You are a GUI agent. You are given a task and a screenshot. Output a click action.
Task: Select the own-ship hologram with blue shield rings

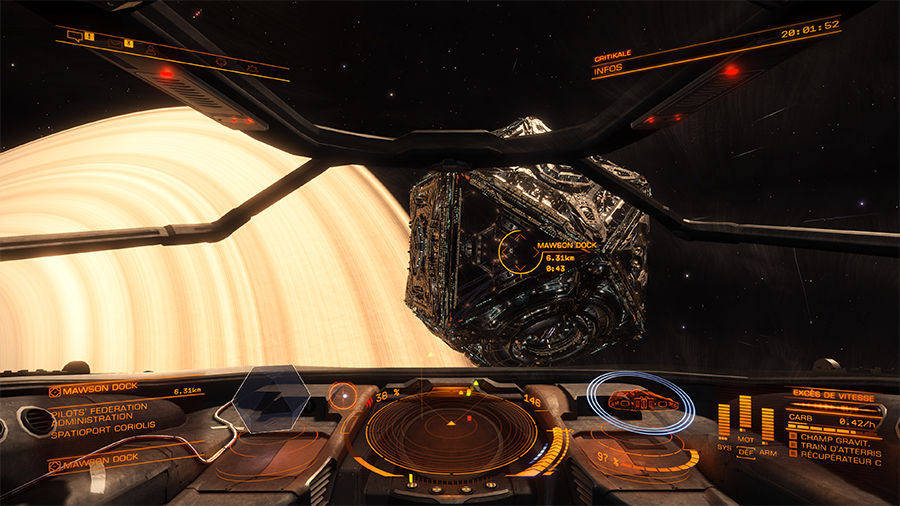[640, 401]
